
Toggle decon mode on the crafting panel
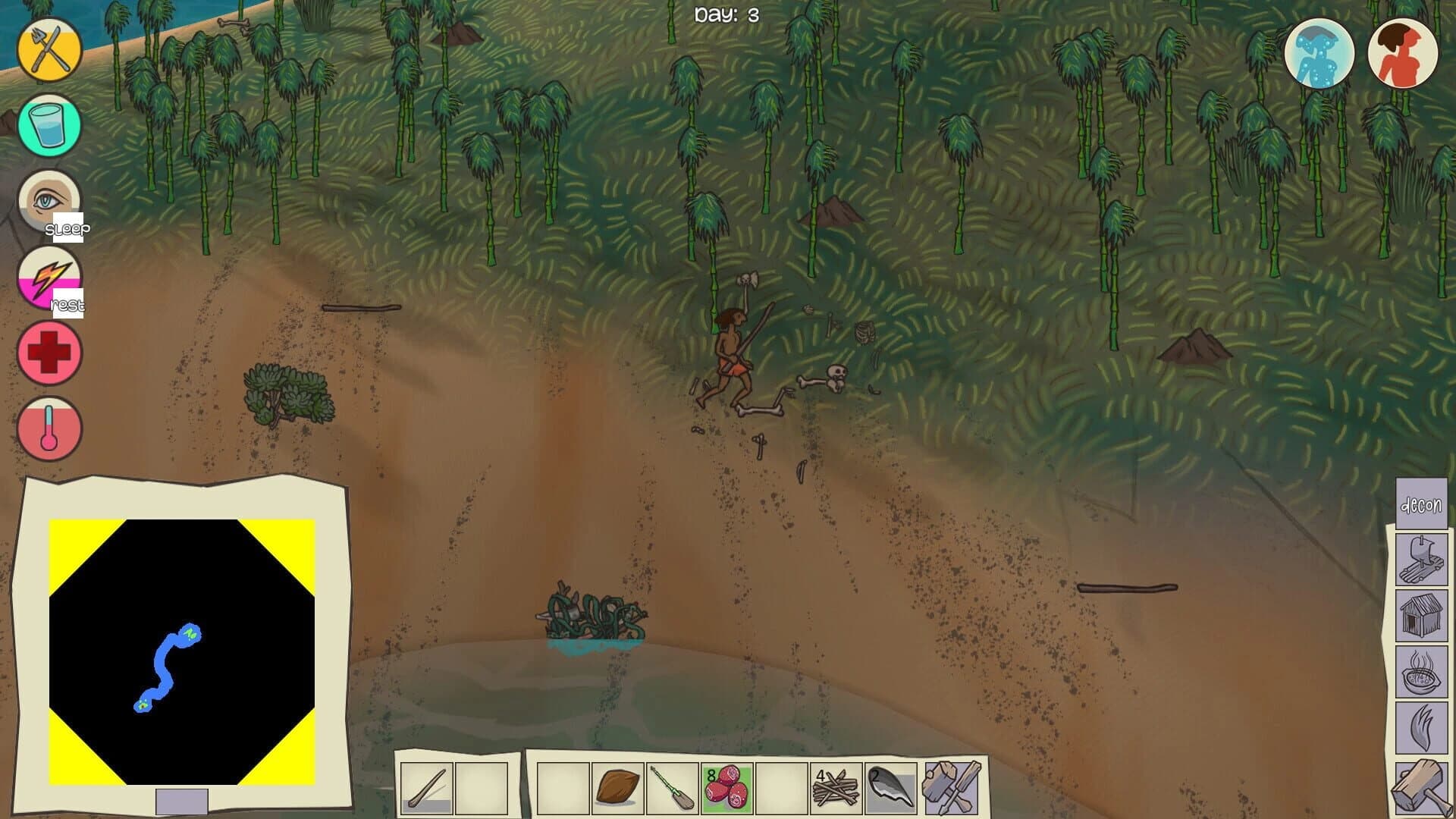point(1421,504)
